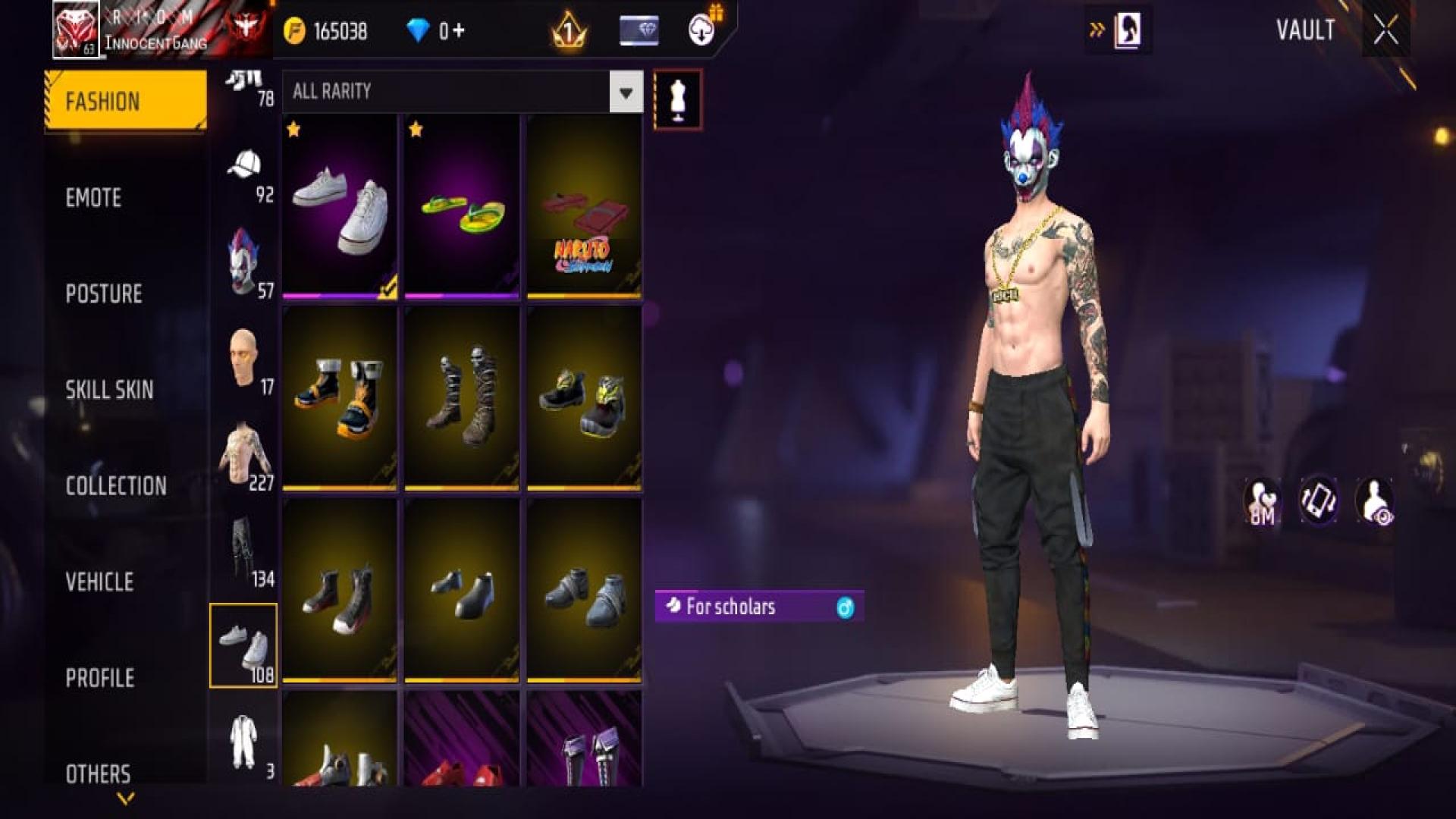Open the player avatar profile
This screenshot has width=1456, height=819.
point(76,30)
